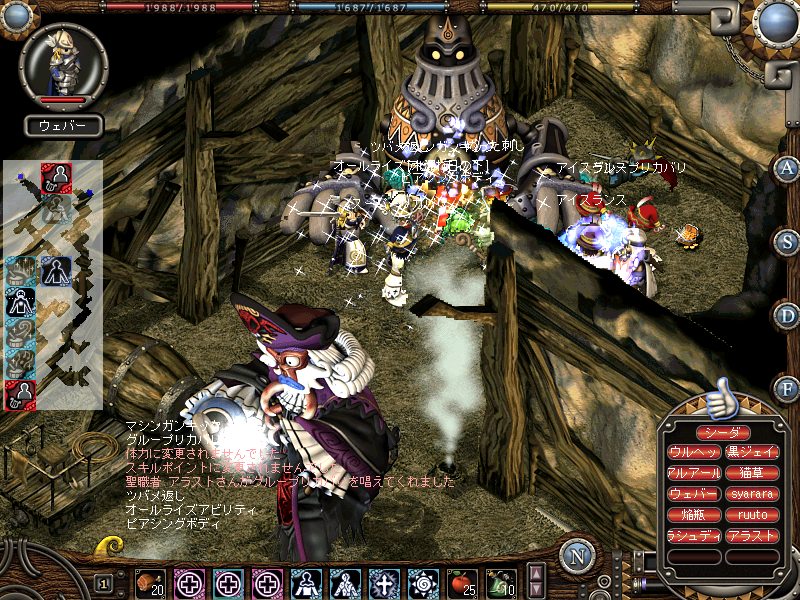Click the 猫草 party member button
800x600 pixels.
pyautogui.click(x=745, y=473)
